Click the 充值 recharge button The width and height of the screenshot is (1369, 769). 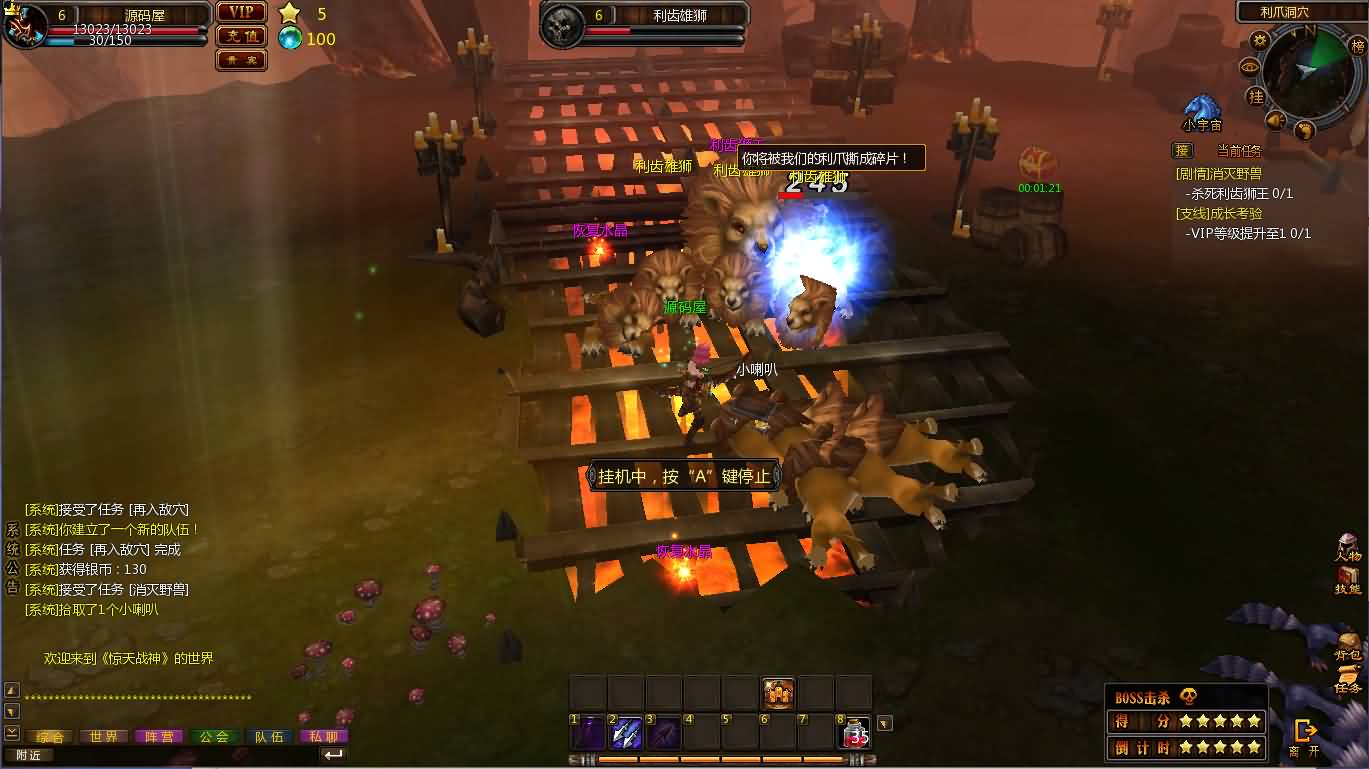click(x=240, y=38)
